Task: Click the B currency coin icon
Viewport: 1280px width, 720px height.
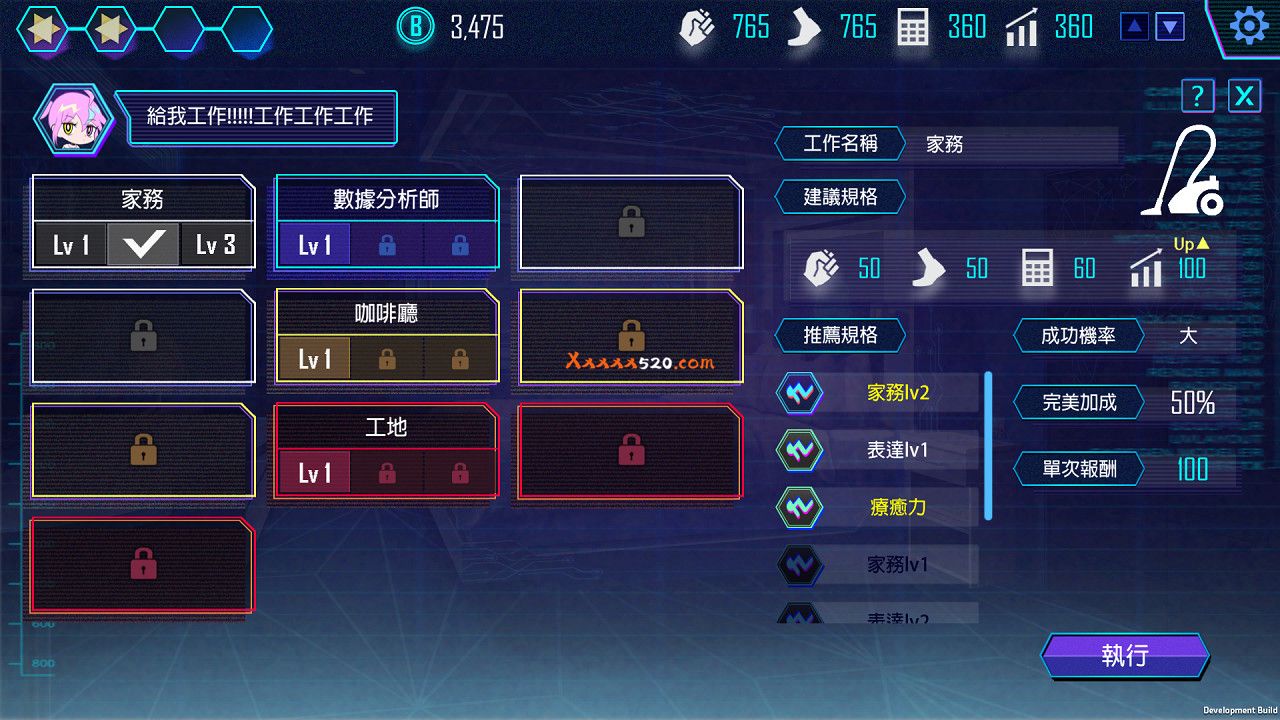Action: point(414,27)
